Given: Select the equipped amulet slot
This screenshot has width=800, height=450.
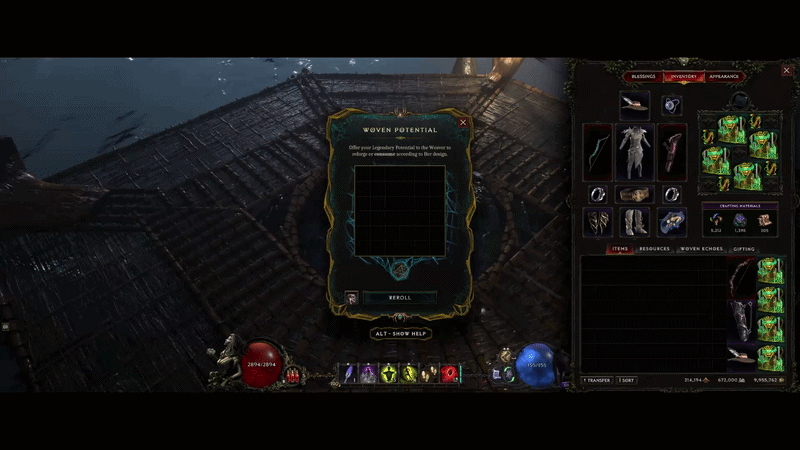Looking at the screenshot, I should (x=671, y=104).
